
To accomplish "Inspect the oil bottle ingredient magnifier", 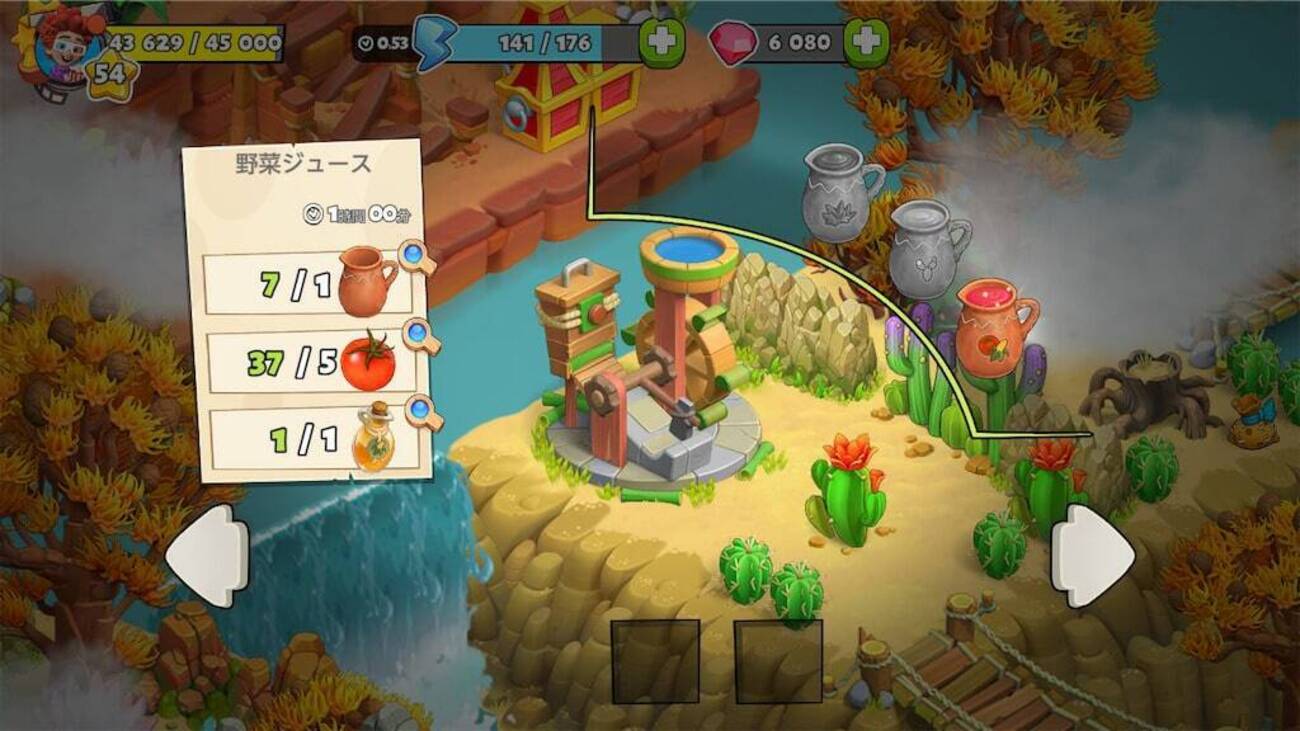I will [x=424, y=412].
